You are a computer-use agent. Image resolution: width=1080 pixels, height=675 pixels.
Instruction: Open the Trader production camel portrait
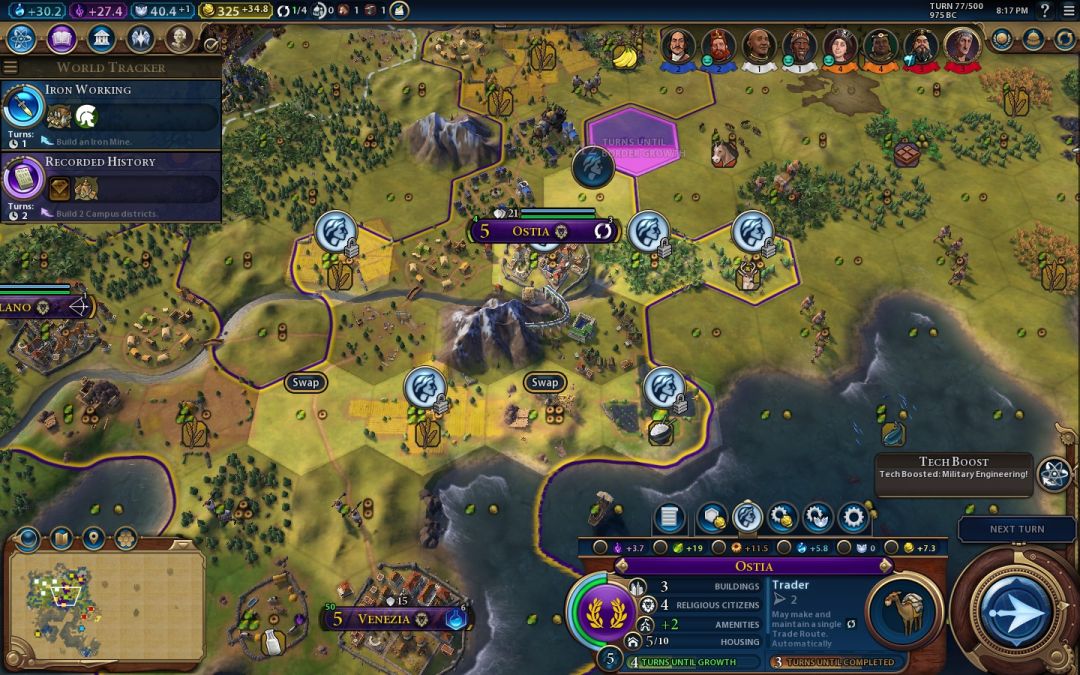[904, 611]
